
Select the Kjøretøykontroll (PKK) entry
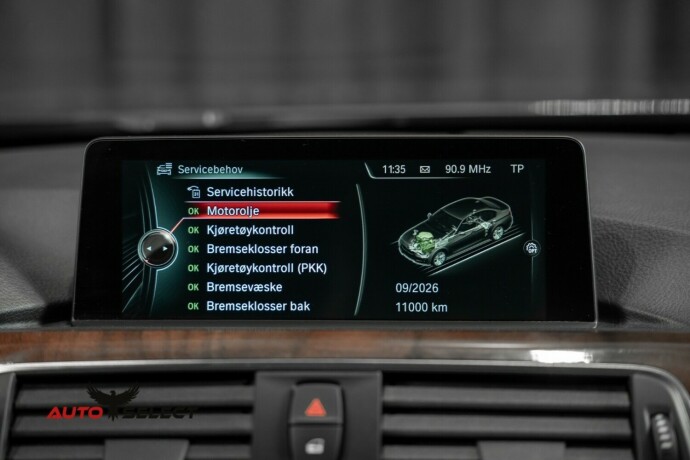pyautogui.click(x=266, y=267)
